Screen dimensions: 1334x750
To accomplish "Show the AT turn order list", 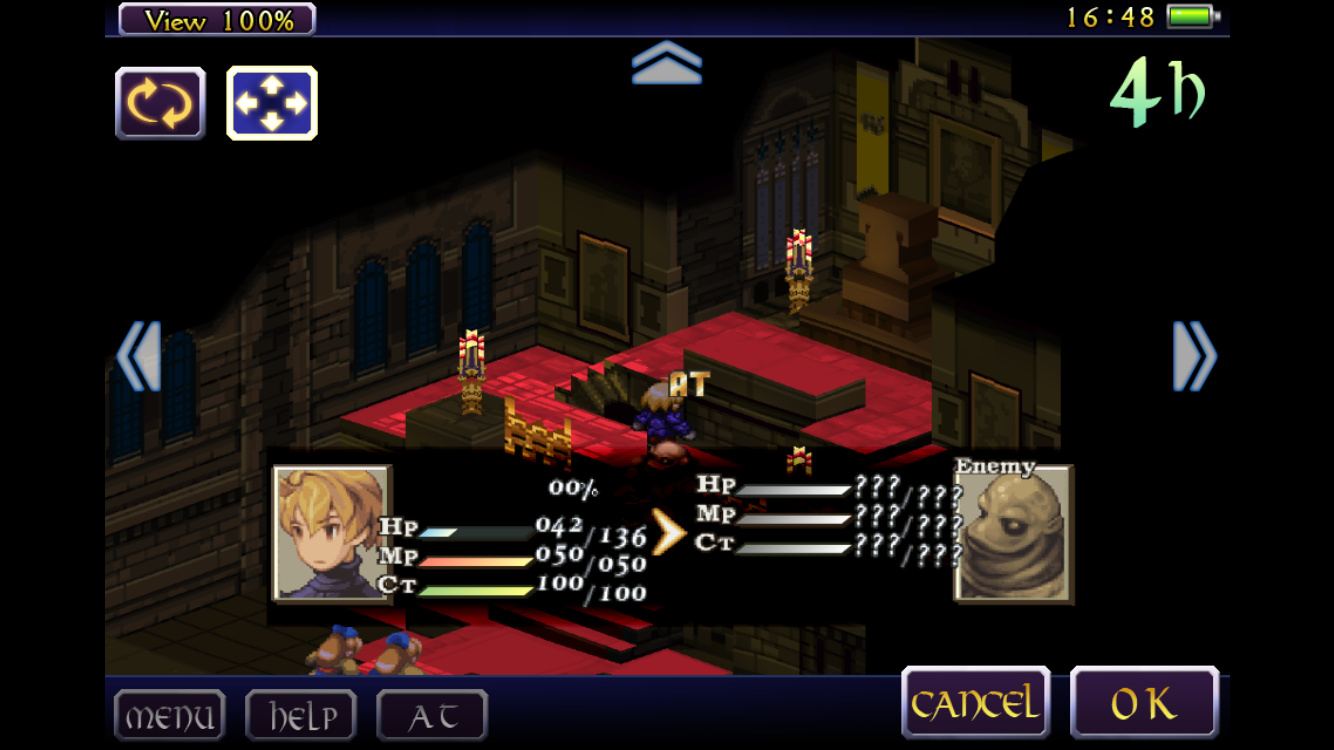I will point(432,716).
